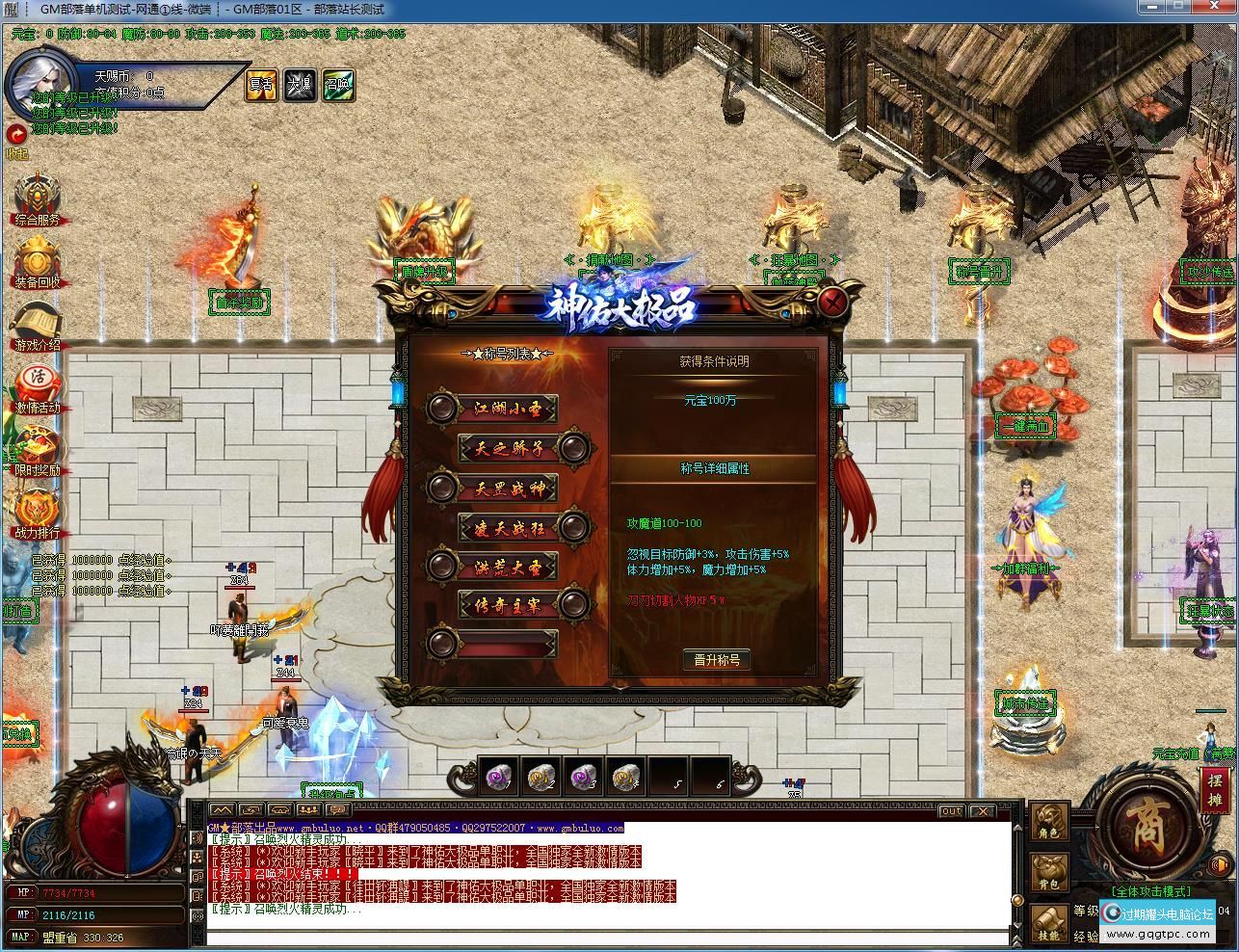Select the 洪荒大圣 title
1239x952 pixels.
point(509,567)
